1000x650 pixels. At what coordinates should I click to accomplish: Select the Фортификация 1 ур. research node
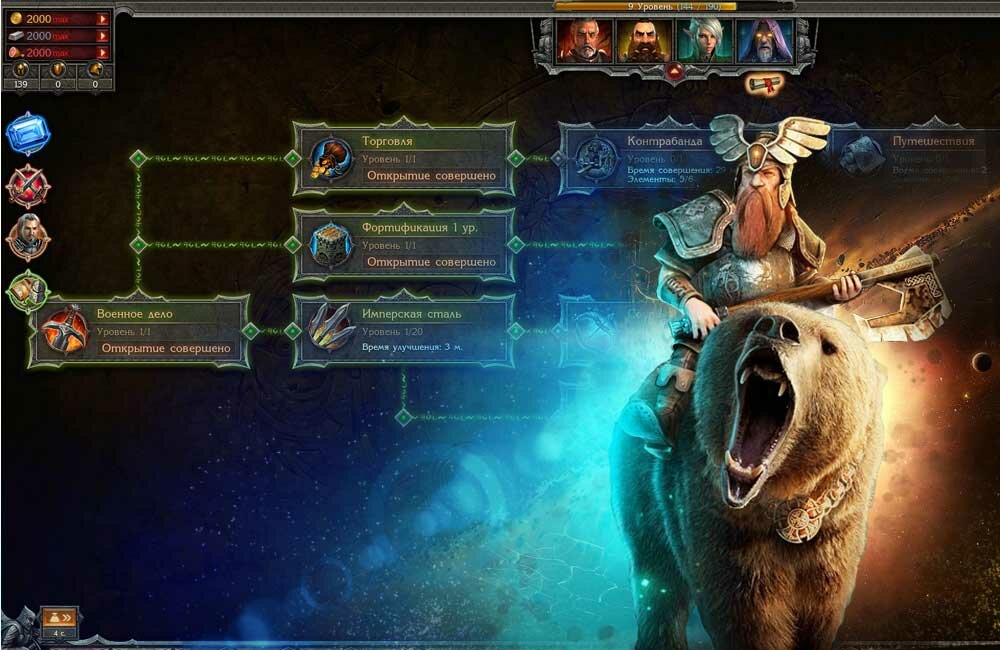[x=403, y=244]
